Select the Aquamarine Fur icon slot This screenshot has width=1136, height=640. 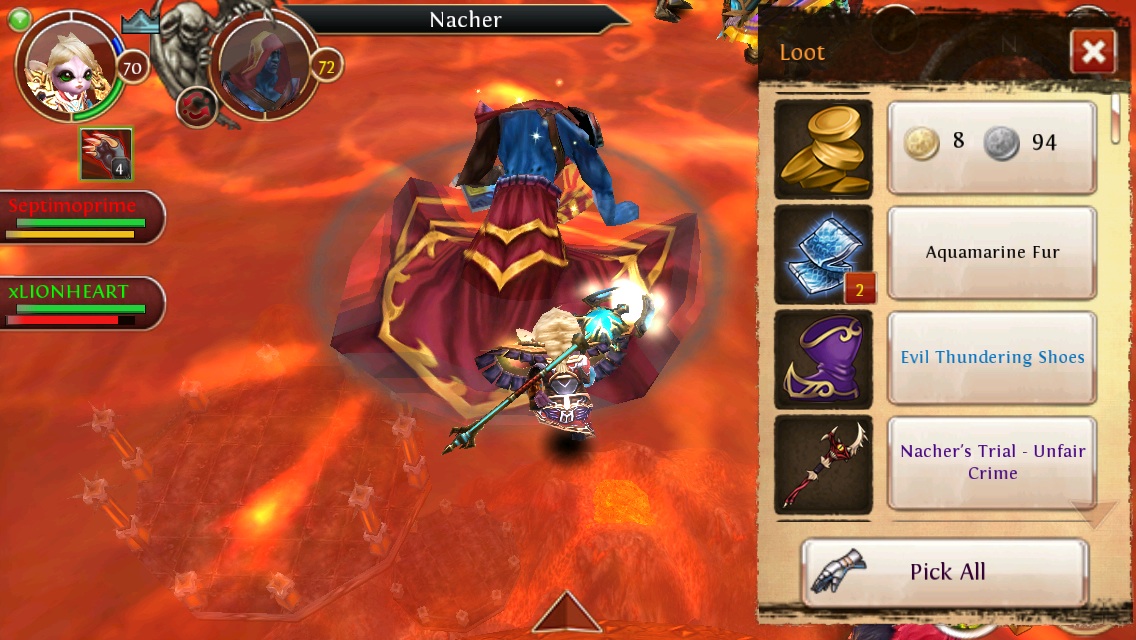[823, 254]
